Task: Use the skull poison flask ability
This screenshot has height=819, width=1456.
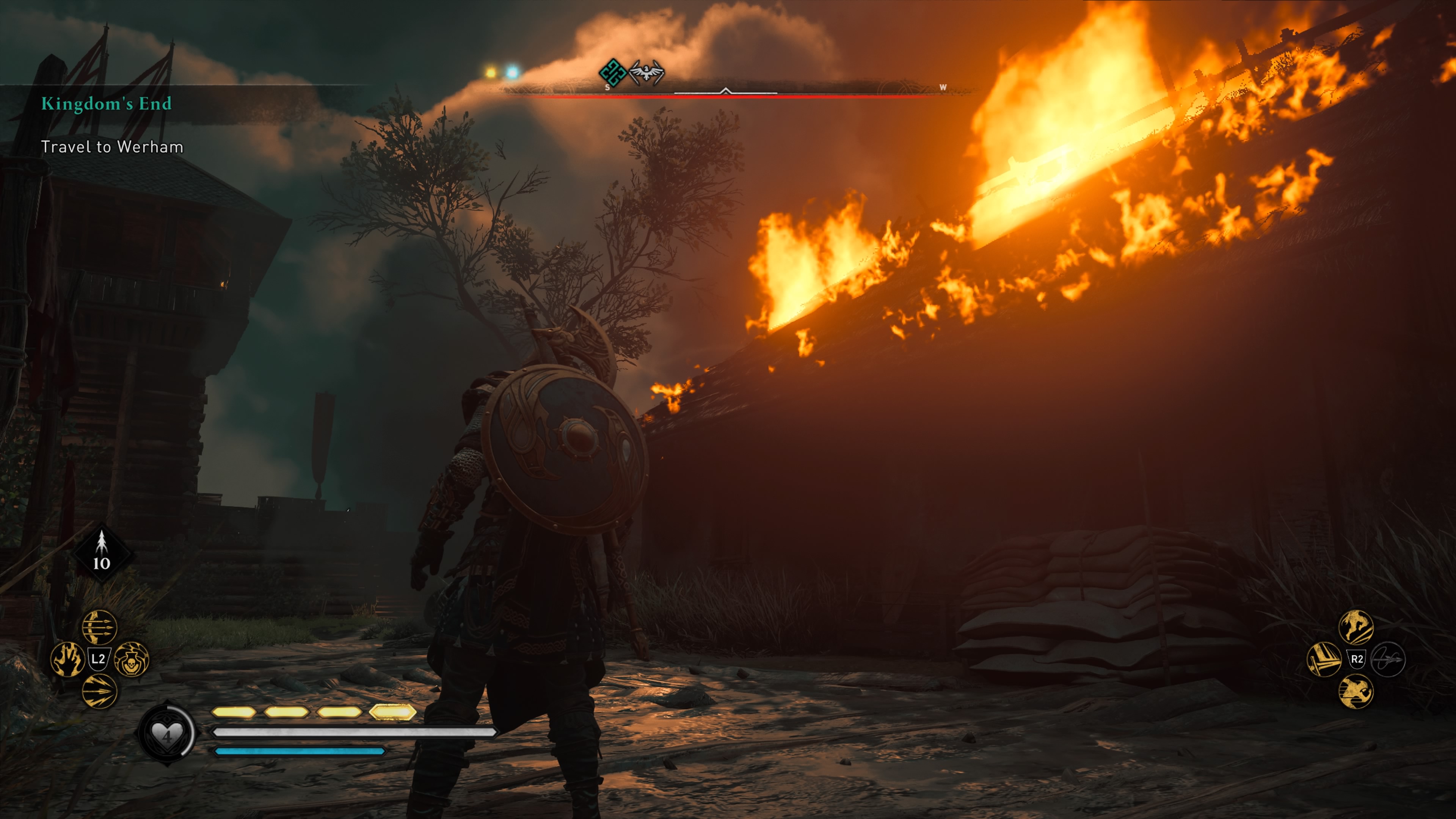Action: tap(131, 659)
